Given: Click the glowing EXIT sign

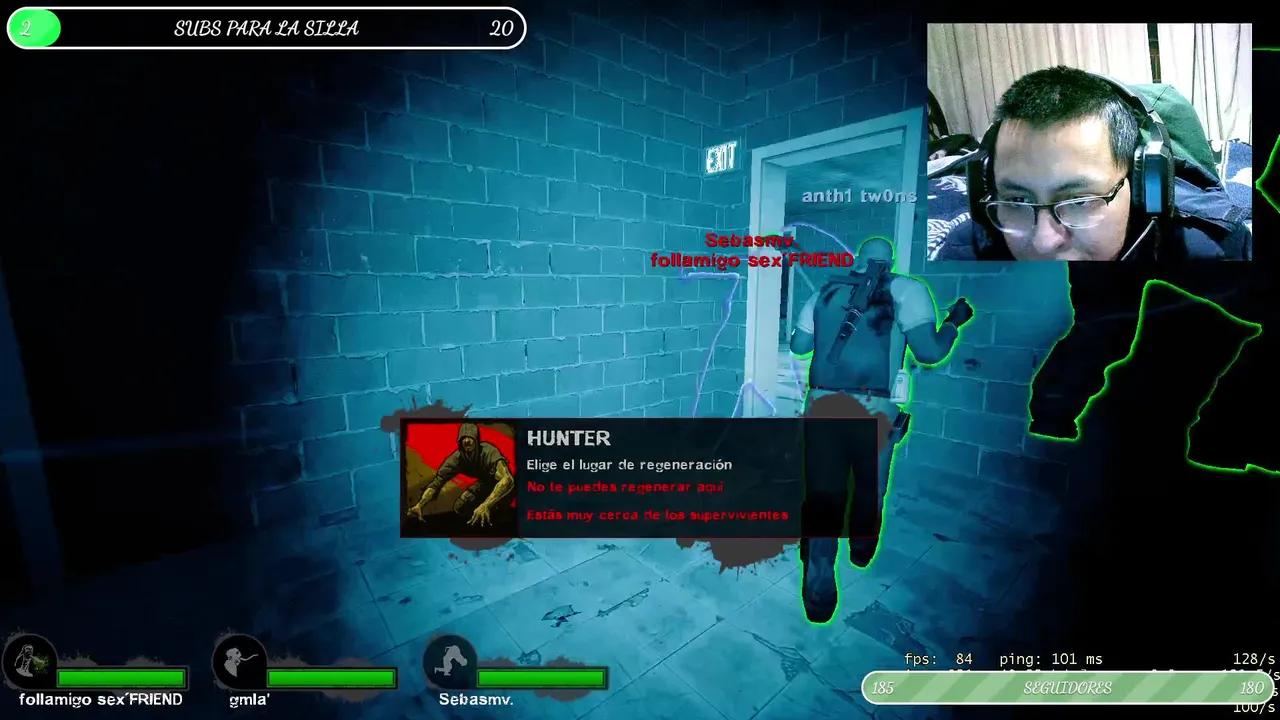Looking at the screenshot, I should 722,156.
